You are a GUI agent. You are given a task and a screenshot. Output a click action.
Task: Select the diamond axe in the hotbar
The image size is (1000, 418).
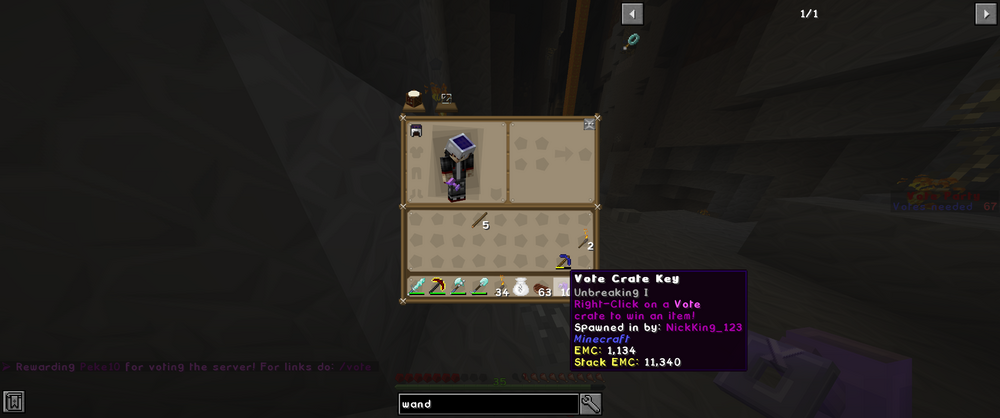459,287
